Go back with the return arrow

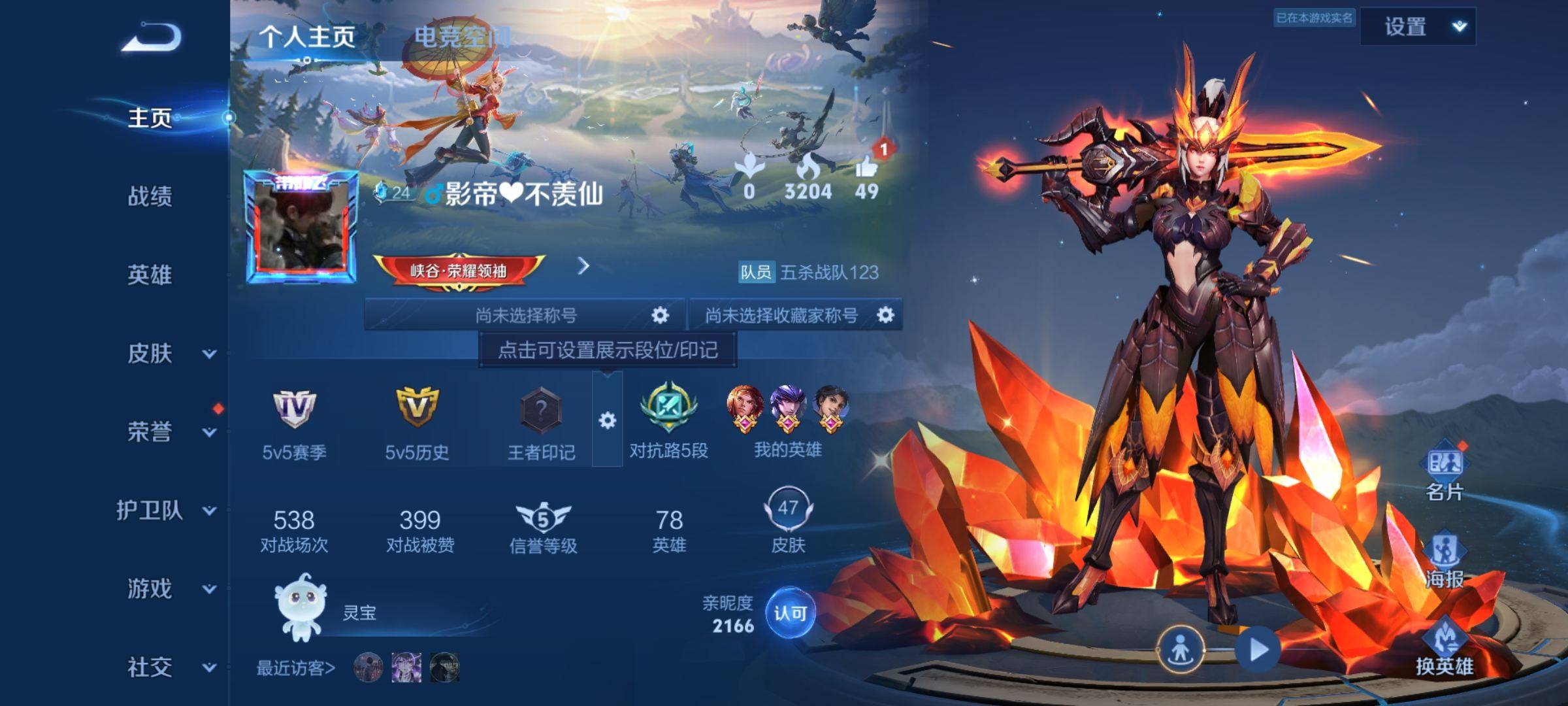pos(152,37)
